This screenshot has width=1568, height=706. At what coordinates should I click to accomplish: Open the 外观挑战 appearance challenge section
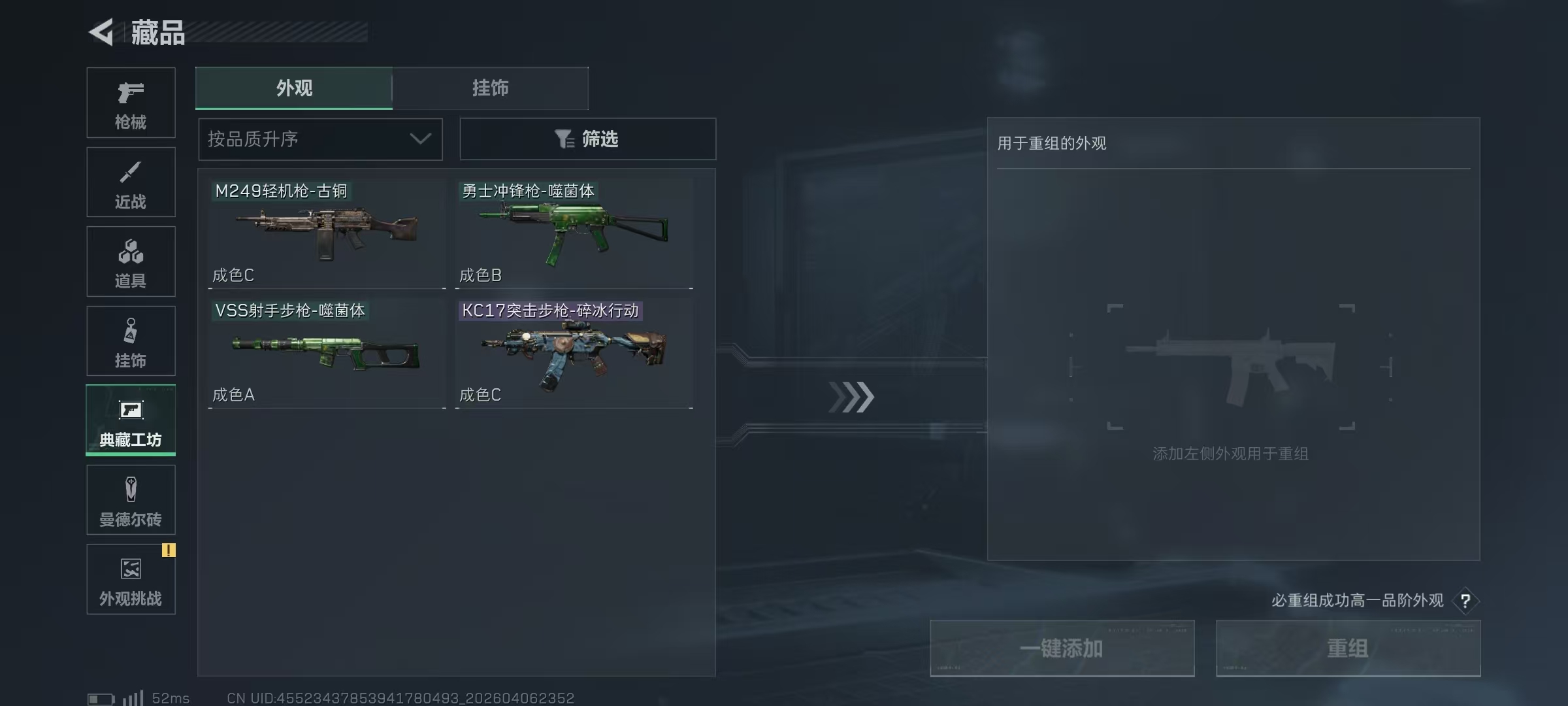[131, 579]
